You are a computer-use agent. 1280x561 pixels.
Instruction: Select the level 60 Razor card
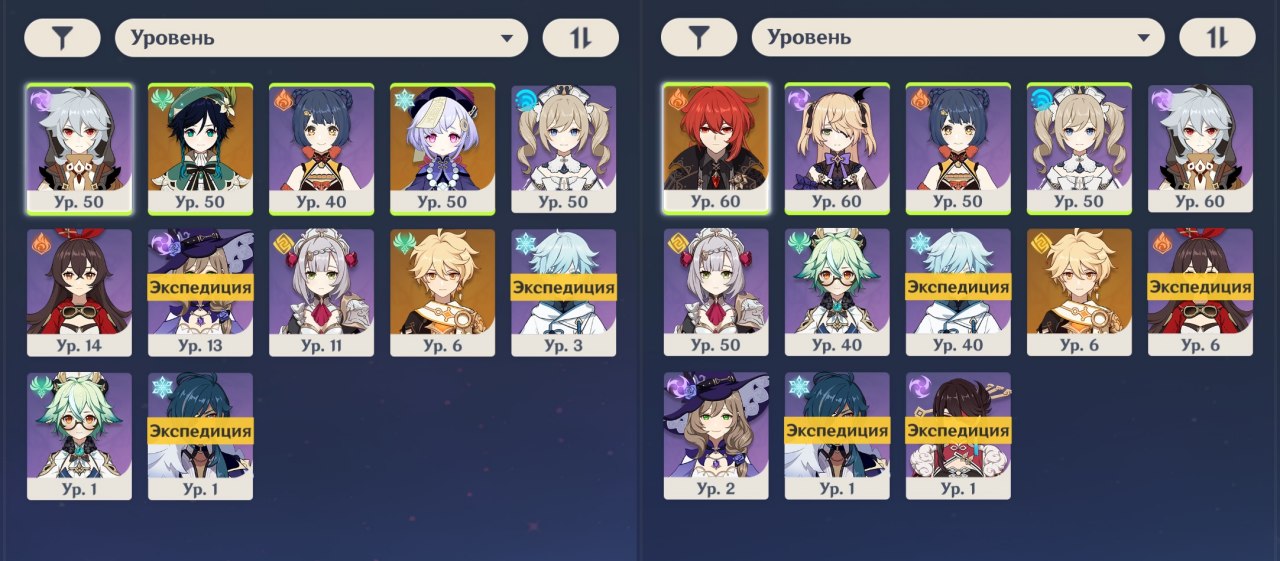coord(1200,148)
